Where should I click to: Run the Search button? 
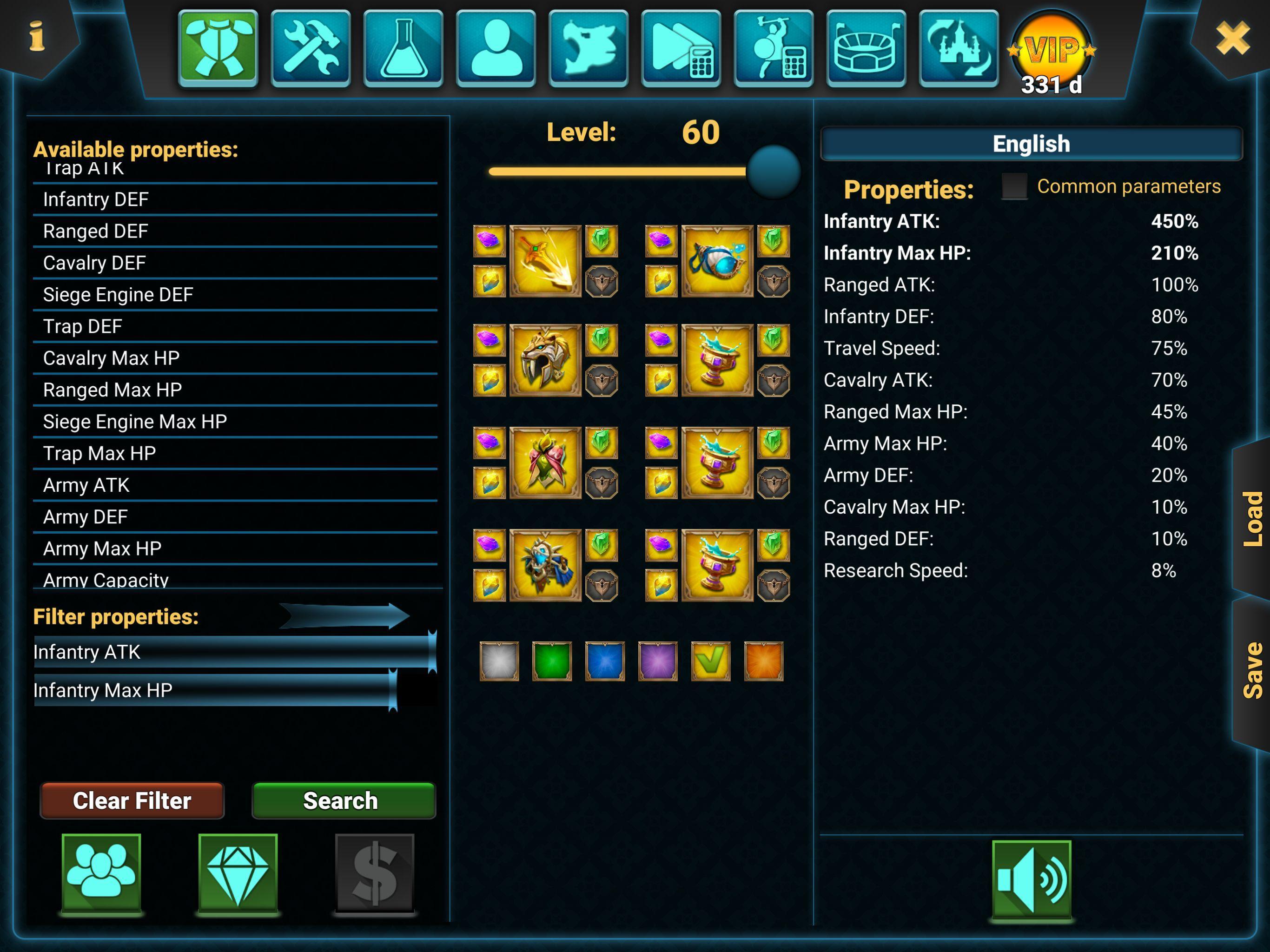pos(344,800)
